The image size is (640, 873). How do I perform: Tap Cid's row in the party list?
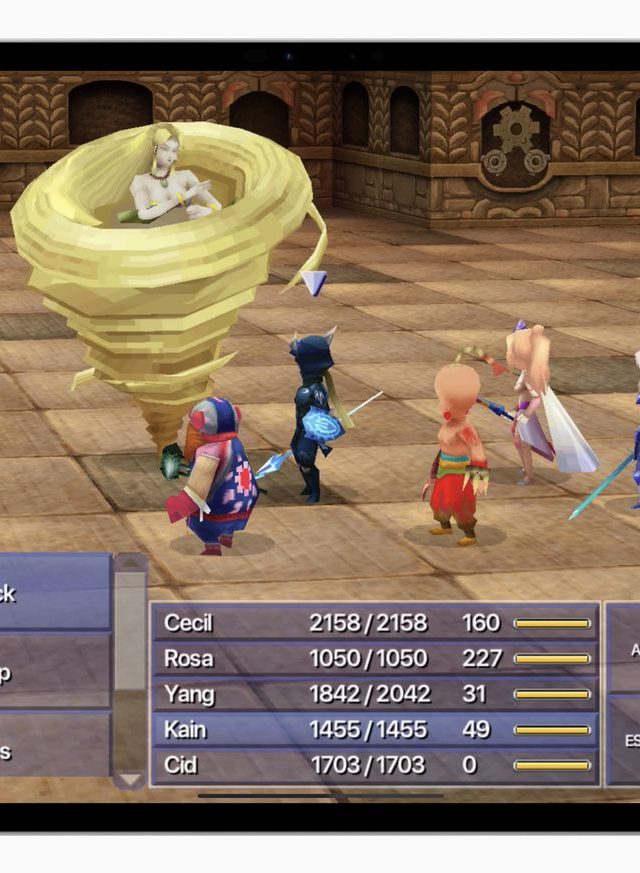coord(375,766)
